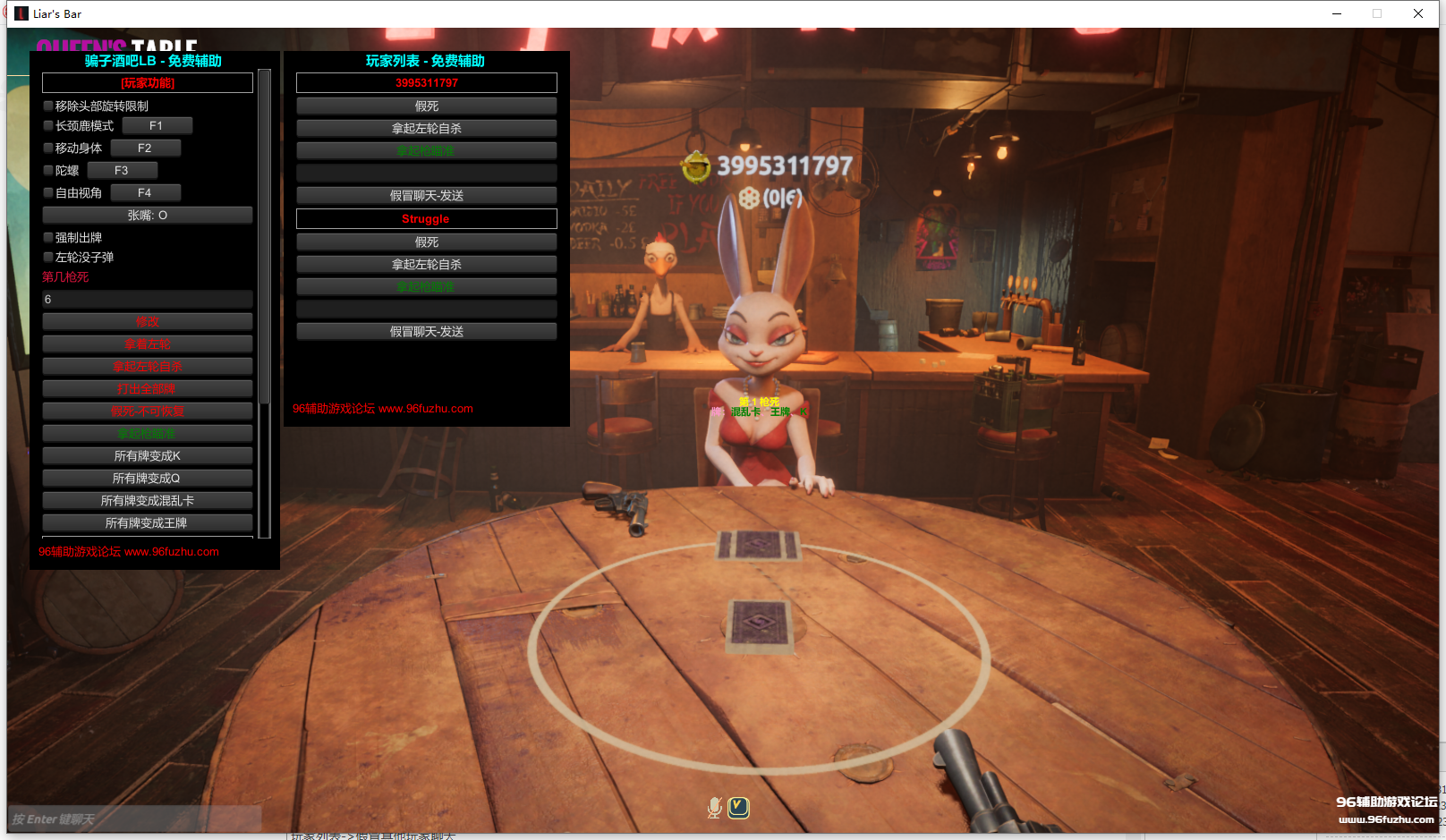This screenshot has width=1446, height=840.
Task: Click the F1 hotkey button for 长颈鹿模式
Action: (x=157, y=126)
